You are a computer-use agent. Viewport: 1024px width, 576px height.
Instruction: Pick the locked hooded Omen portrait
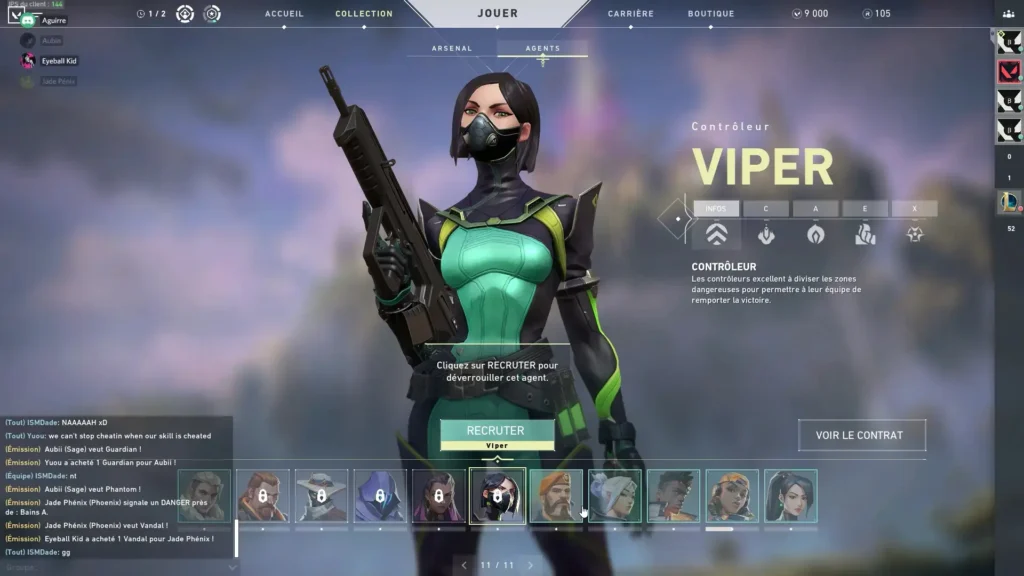click(380, 496)
